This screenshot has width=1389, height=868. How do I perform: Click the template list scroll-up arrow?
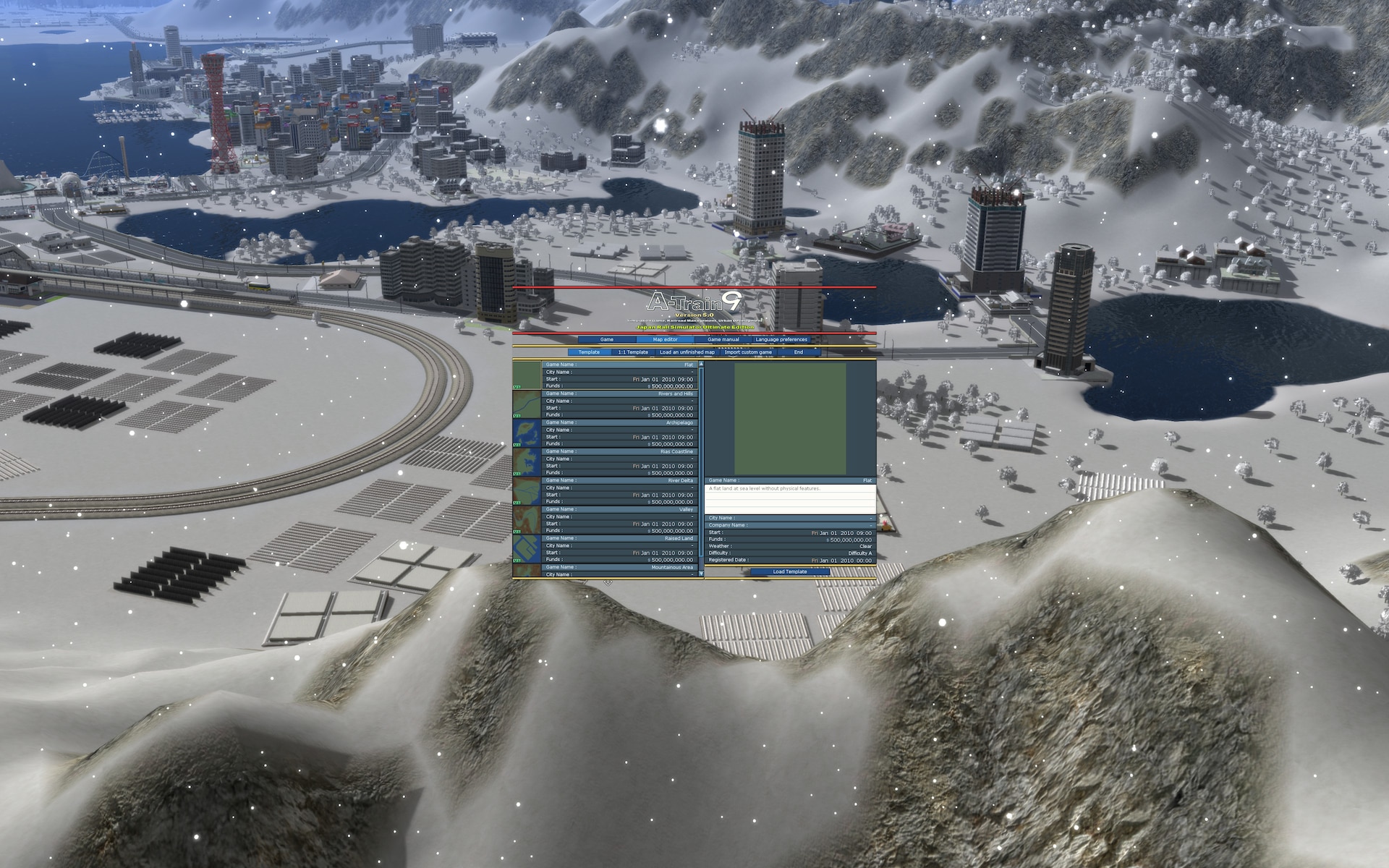pos(701,365)
